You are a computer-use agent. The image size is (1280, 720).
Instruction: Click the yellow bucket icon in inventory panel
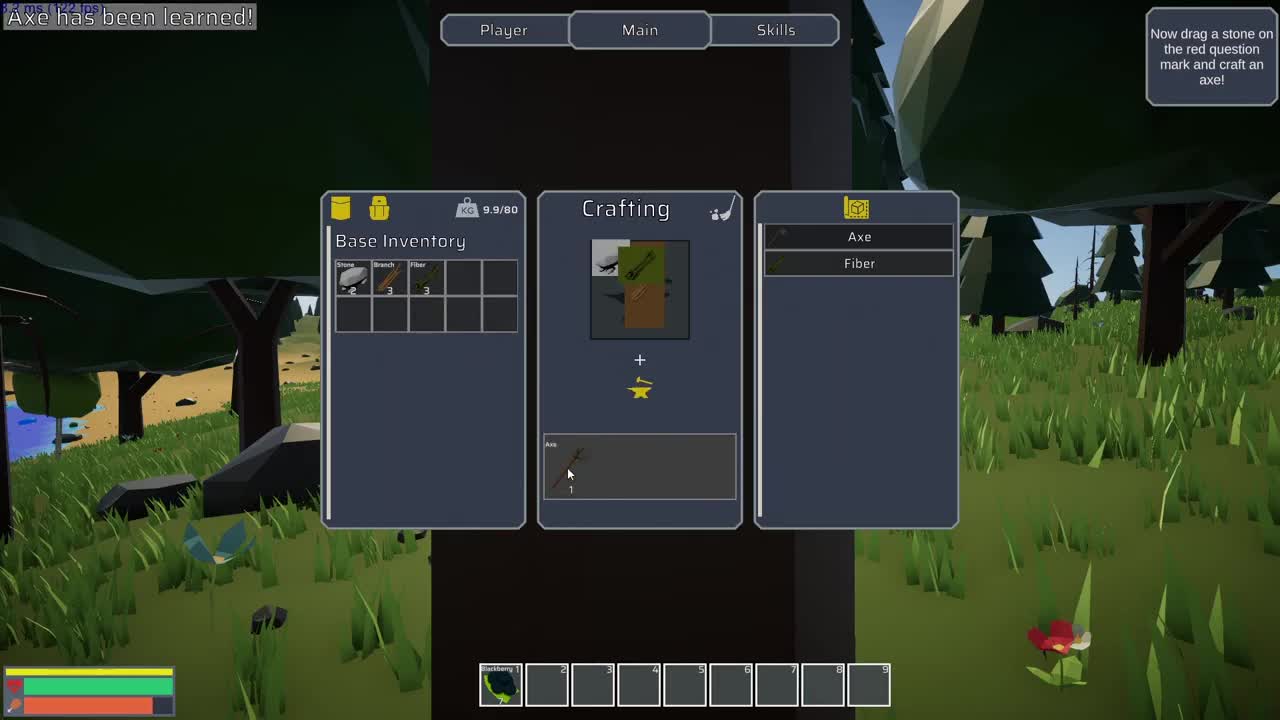click(x=341, y=208)
